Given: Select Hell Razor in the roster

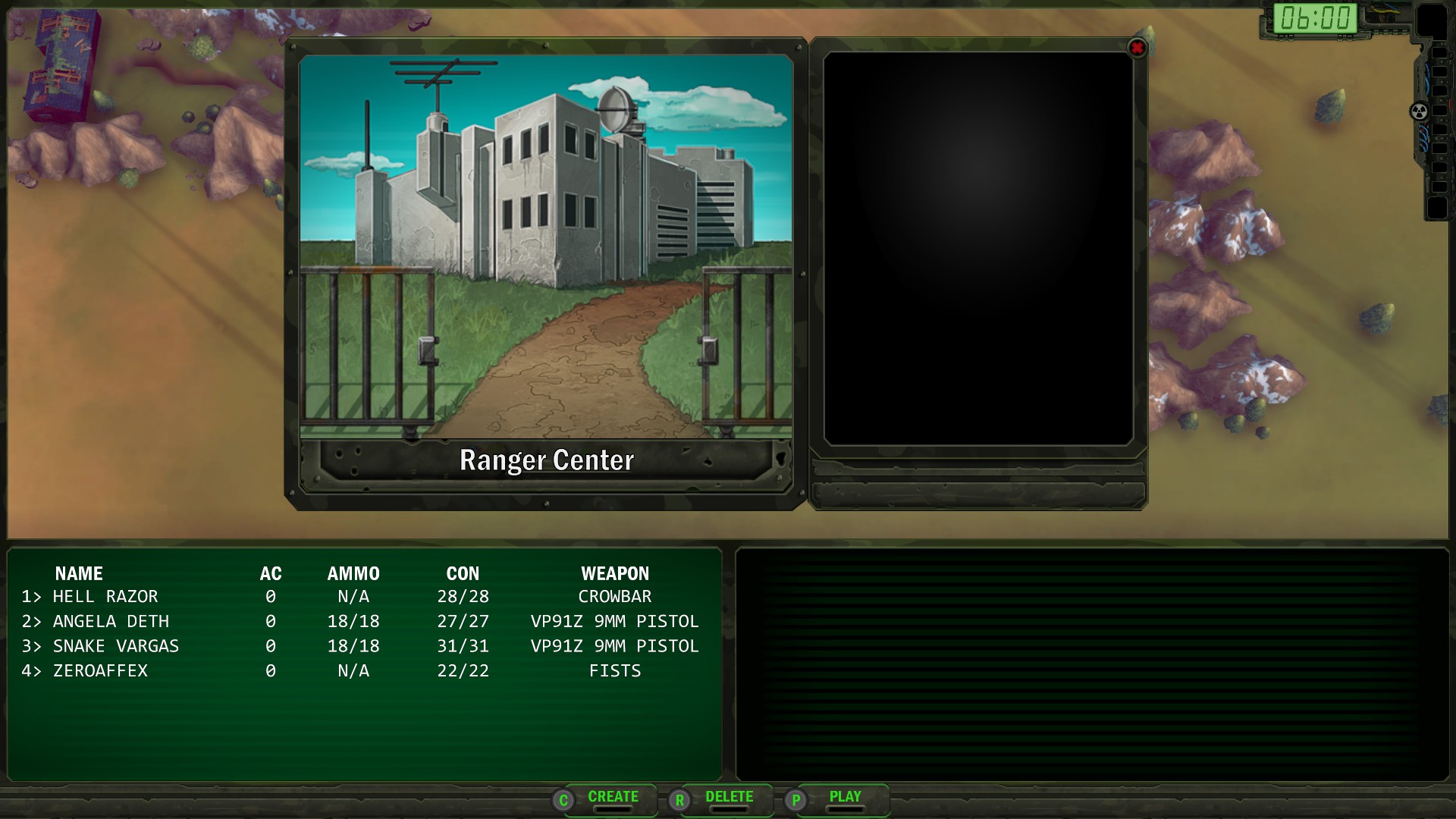Looking at the screenshot, I should (105, 597).
